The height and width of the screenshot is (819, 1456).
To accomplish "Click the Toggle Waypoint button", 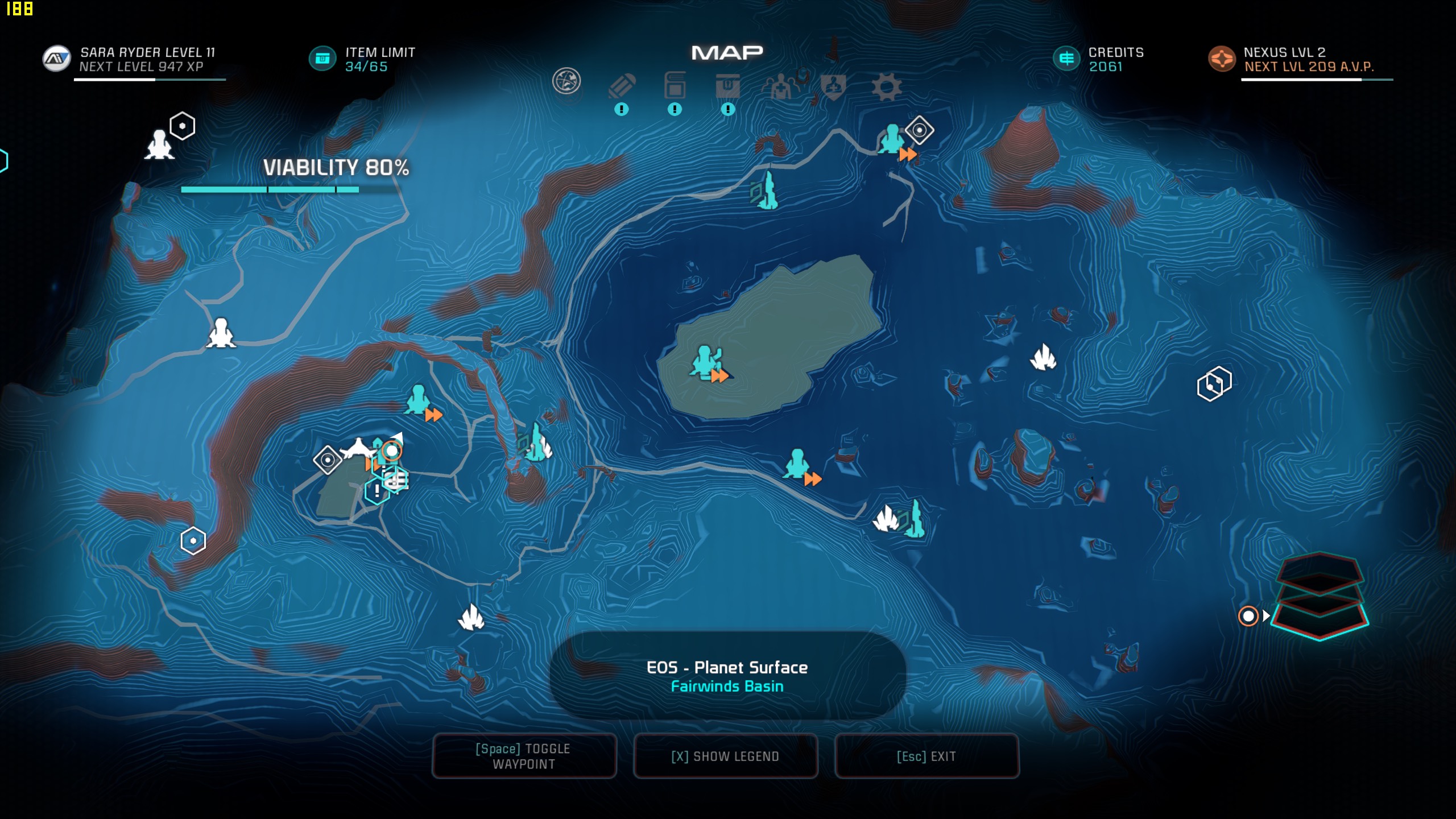I will click(x=524, y=756).
